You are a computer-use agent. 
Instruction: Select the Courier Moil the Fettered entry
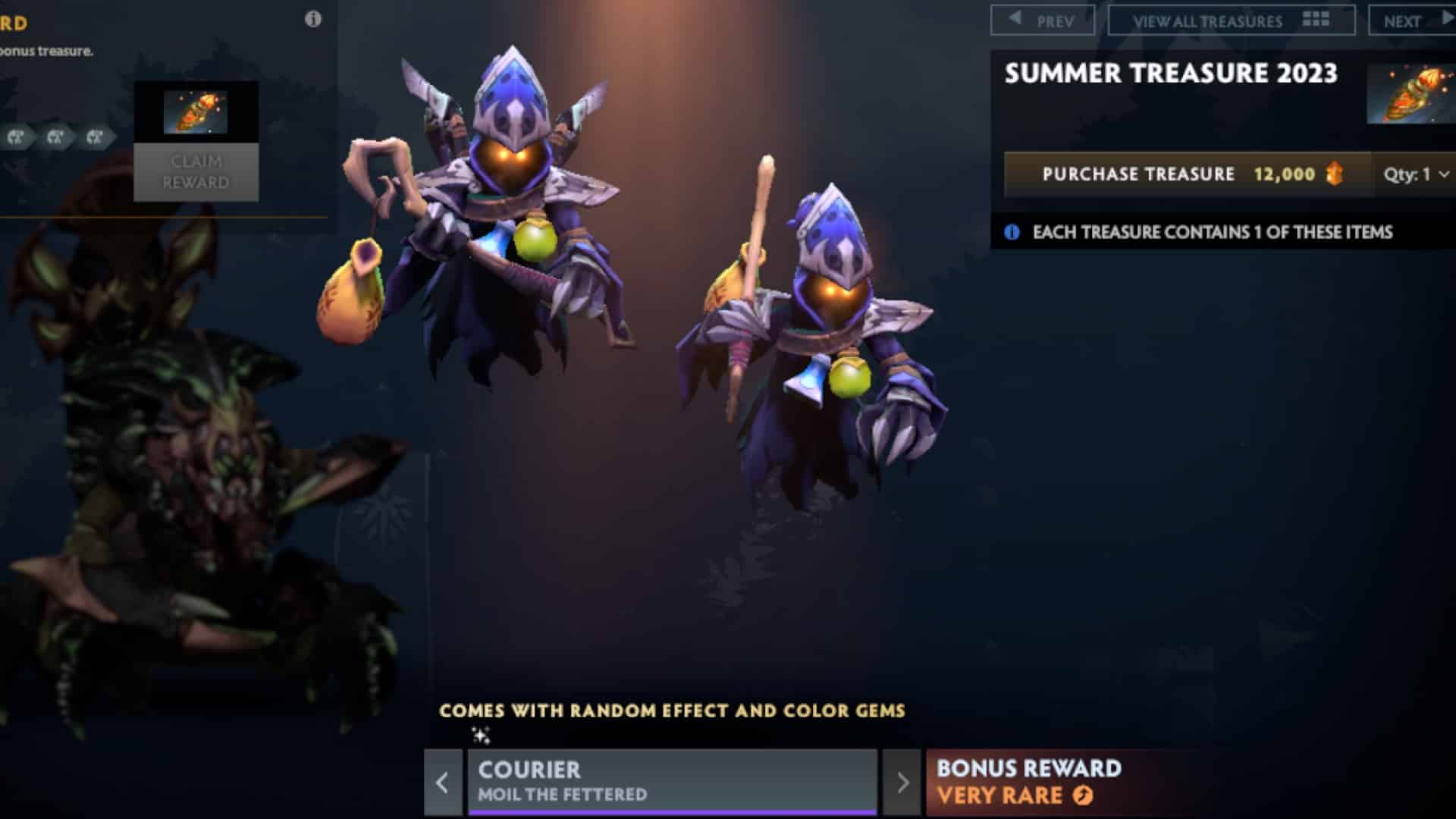pyautogui.click(x=672, y=782)
